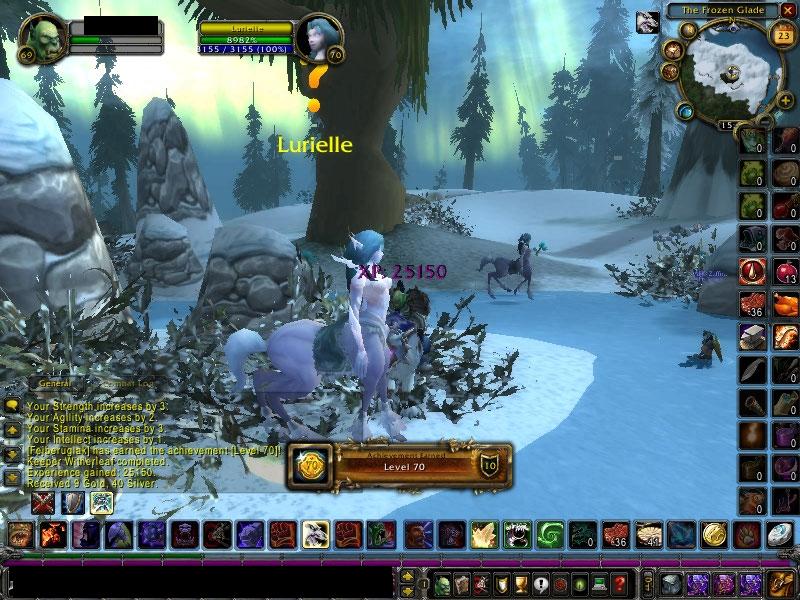Open the backpack bag slot
Image resolution: width=800 pixels, height=600 pixels.
coord(780,583)
